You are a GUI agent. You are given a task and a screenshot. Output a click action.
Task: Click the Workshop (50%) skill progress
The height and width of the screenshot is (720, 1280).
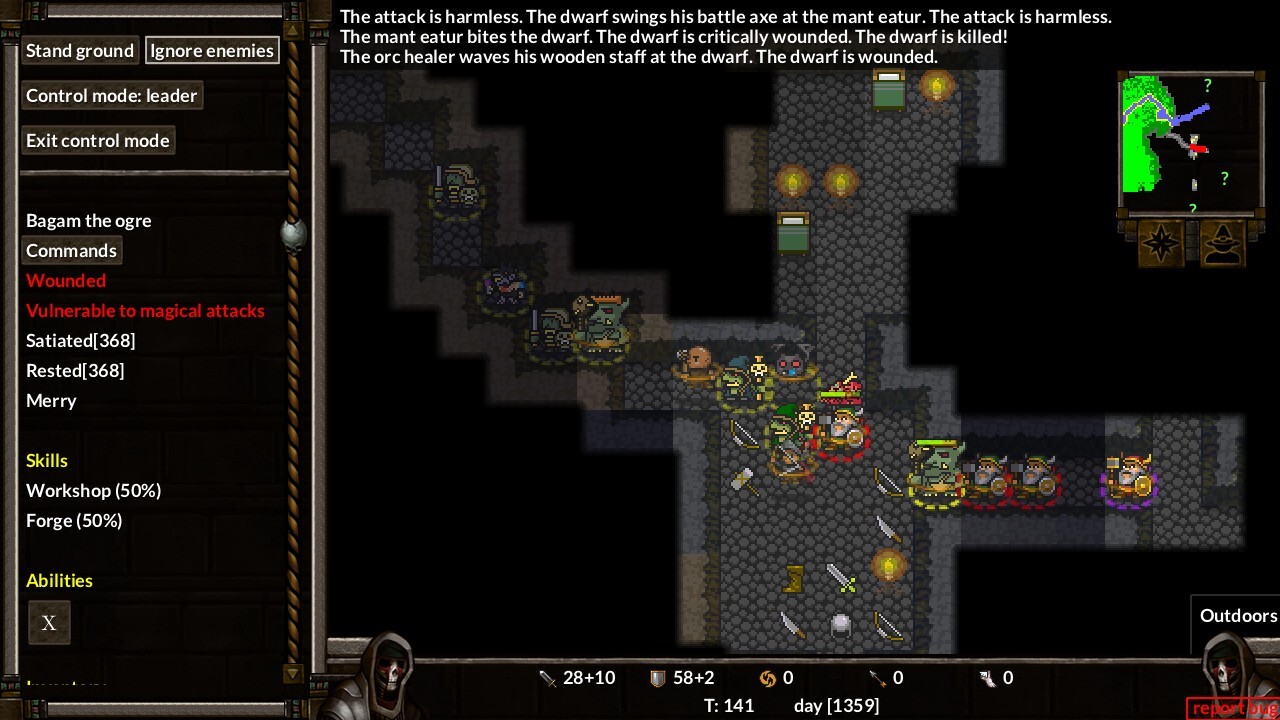tap(93, 490)
